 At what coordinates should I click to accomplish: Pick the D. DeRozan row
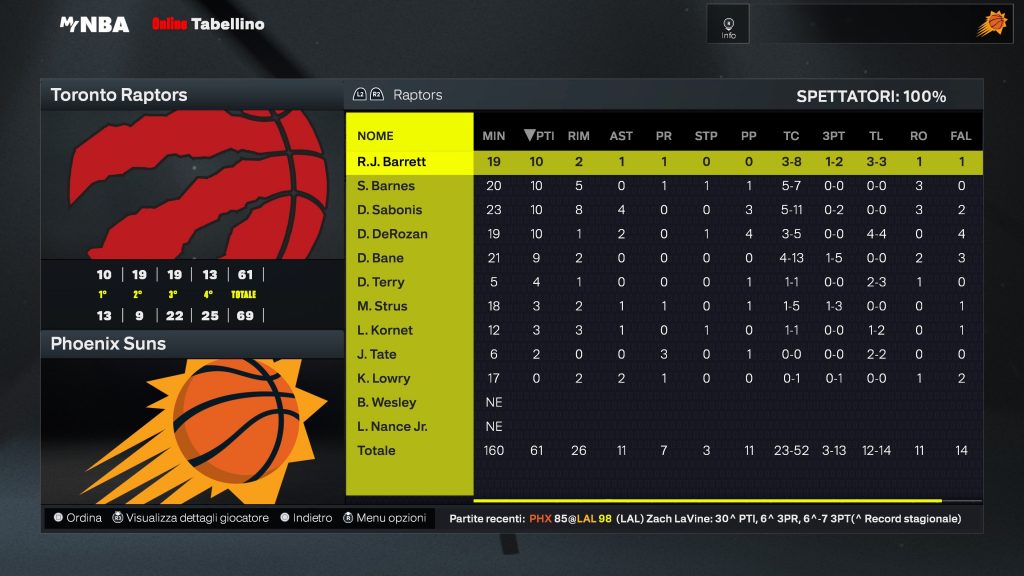click(392, 234)
